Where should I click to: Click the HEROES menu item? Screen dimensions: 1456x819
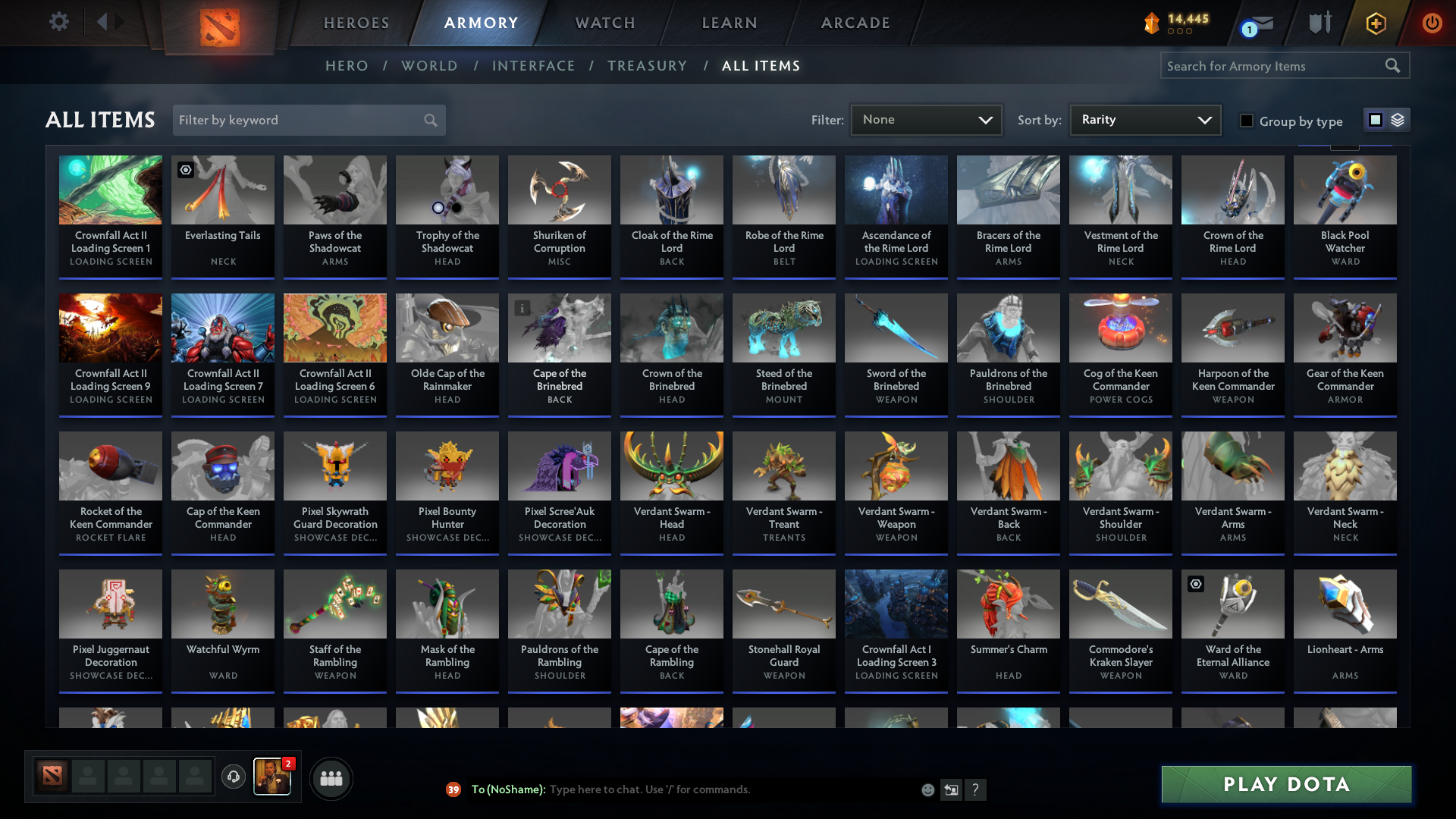[x=356, y=23]
